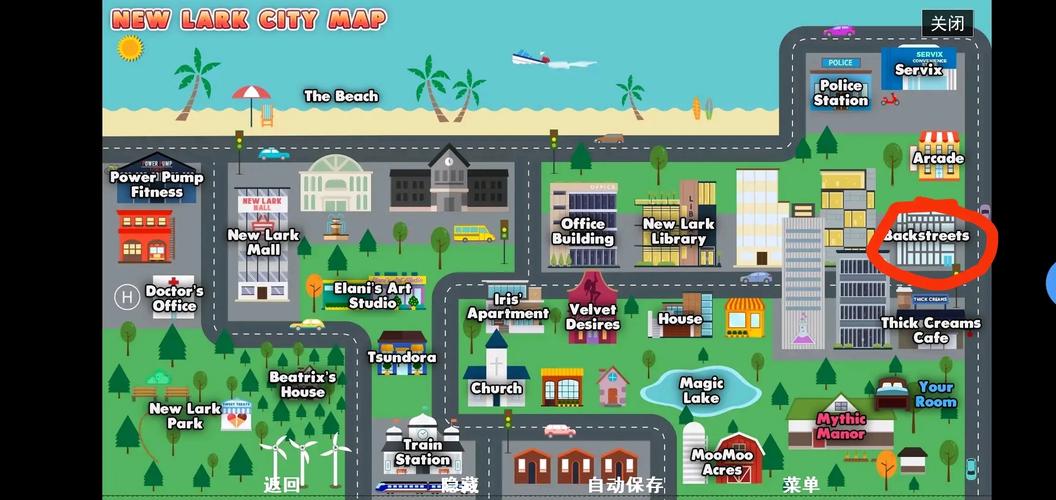Visit Iris' Apartment
Viewport: 1056px width, 500px height.
pos(508,305)
